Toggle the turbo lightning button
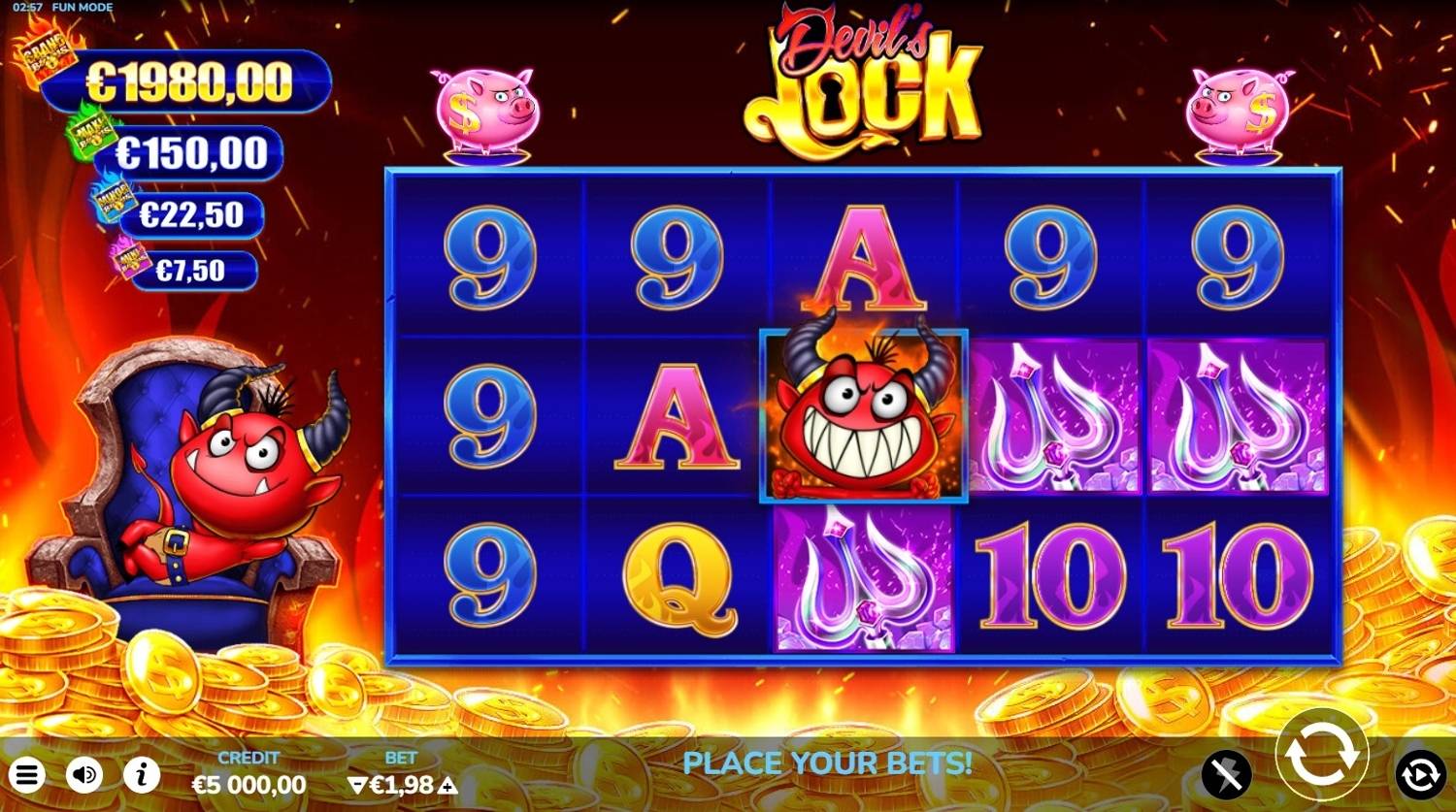This screenshot has width=1456, height=812. point(1226,774)
